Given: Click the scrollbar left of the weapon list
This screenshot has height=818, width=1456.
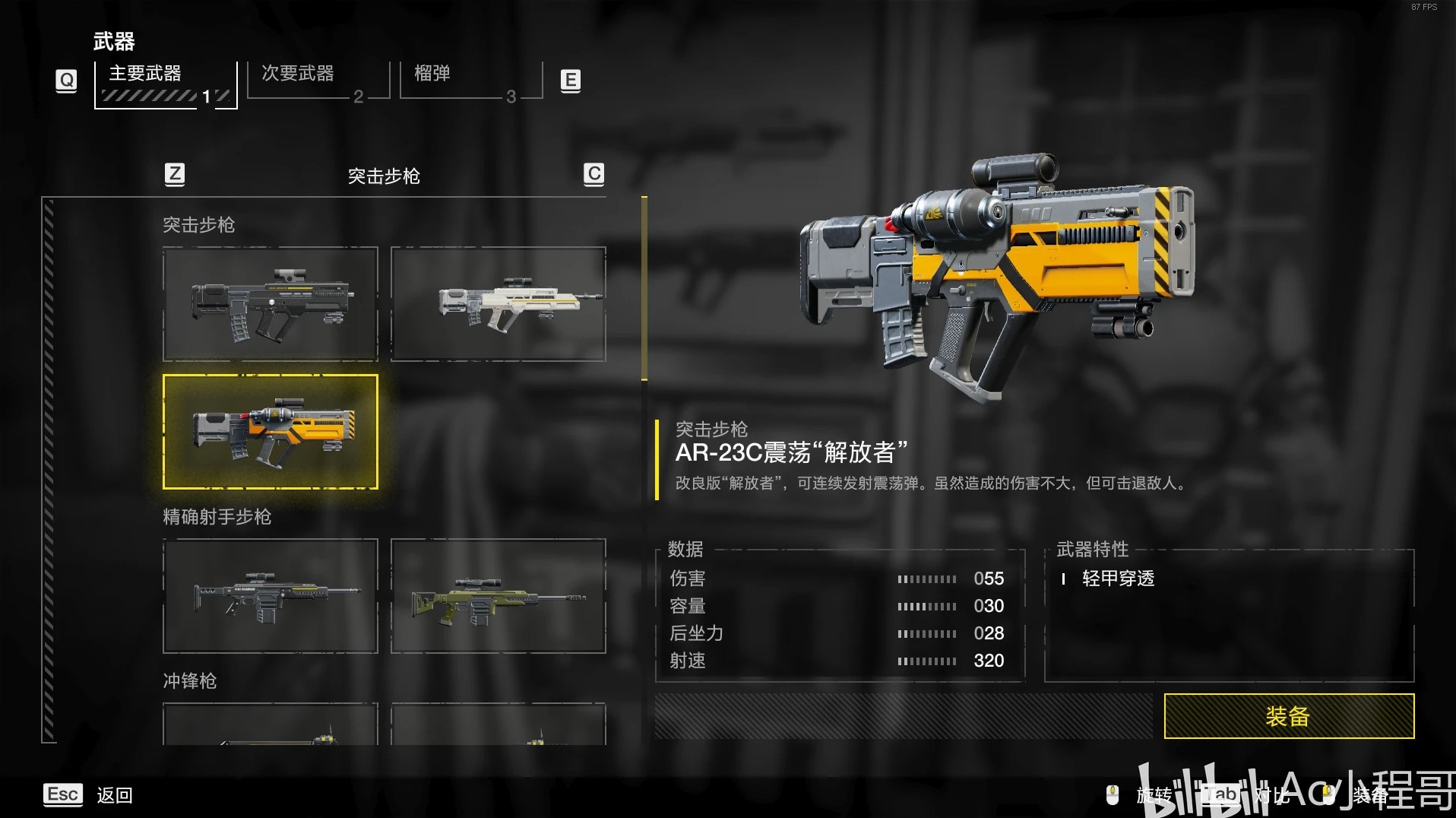Looking at the screenshot, I should (x=50, y=471).
